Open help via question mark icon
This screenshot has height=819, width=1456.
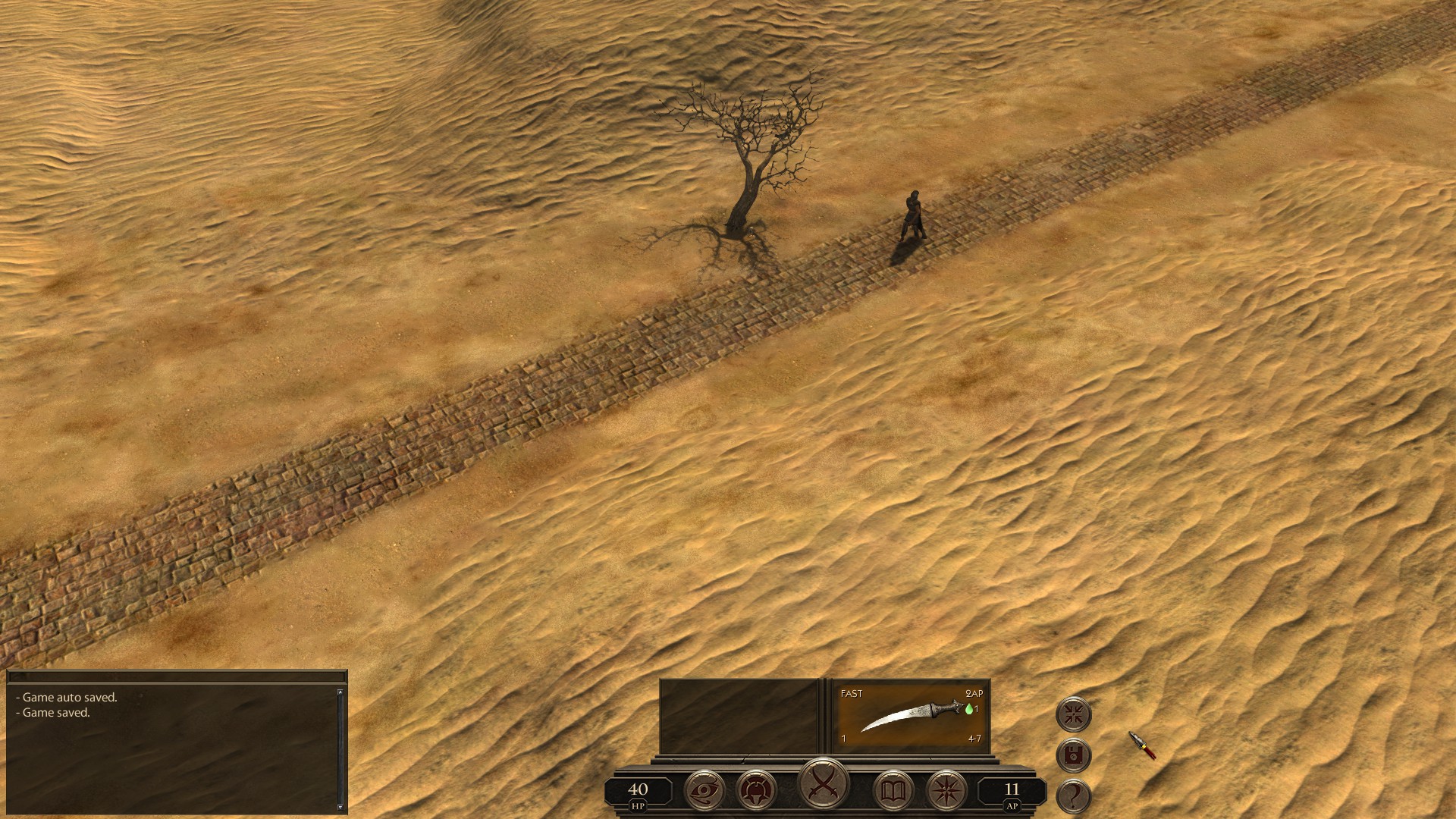(1073, 795)
